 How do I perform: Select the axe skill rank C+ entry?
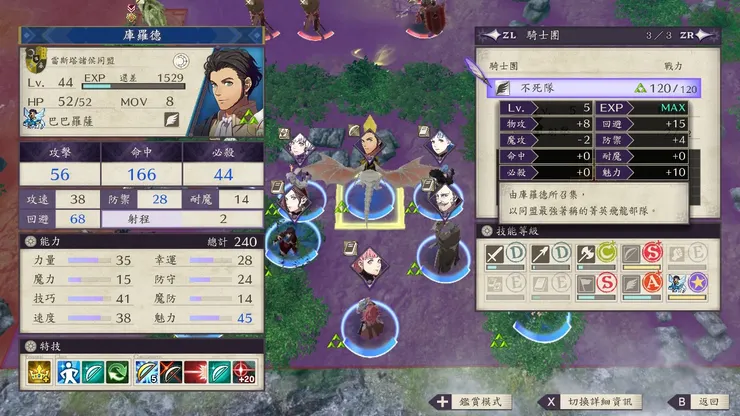point(595,255)
